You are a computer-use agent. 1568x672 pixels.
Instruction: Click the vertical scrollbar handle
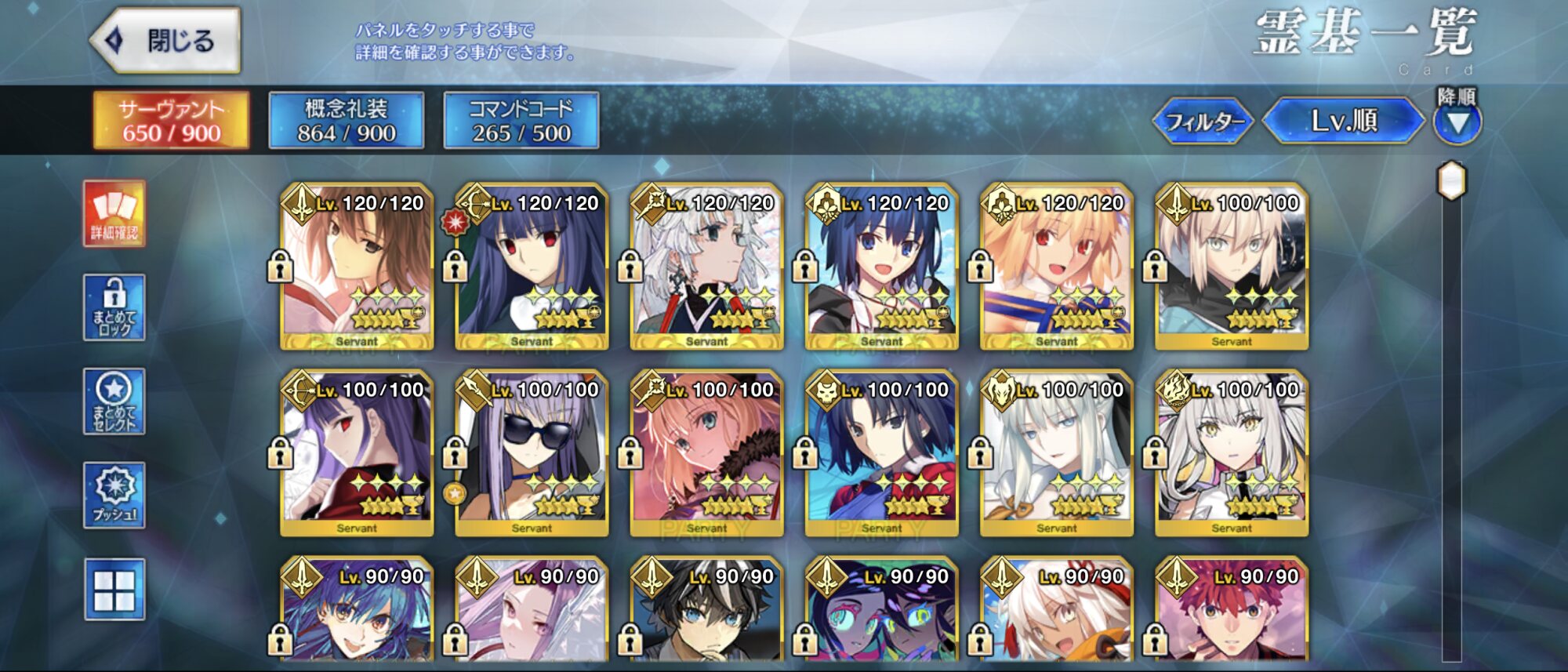pos(1451,181)
